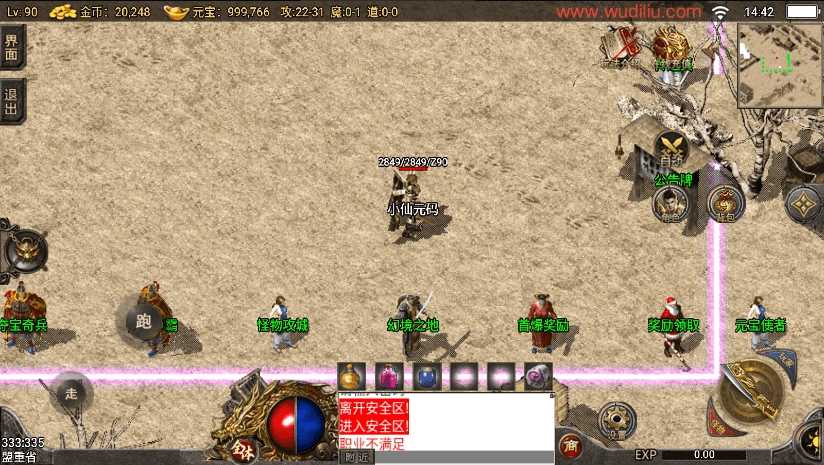The image size is (824, 465).
Task: Use the red potion in hotbar
Action: [x=389, y=376]
